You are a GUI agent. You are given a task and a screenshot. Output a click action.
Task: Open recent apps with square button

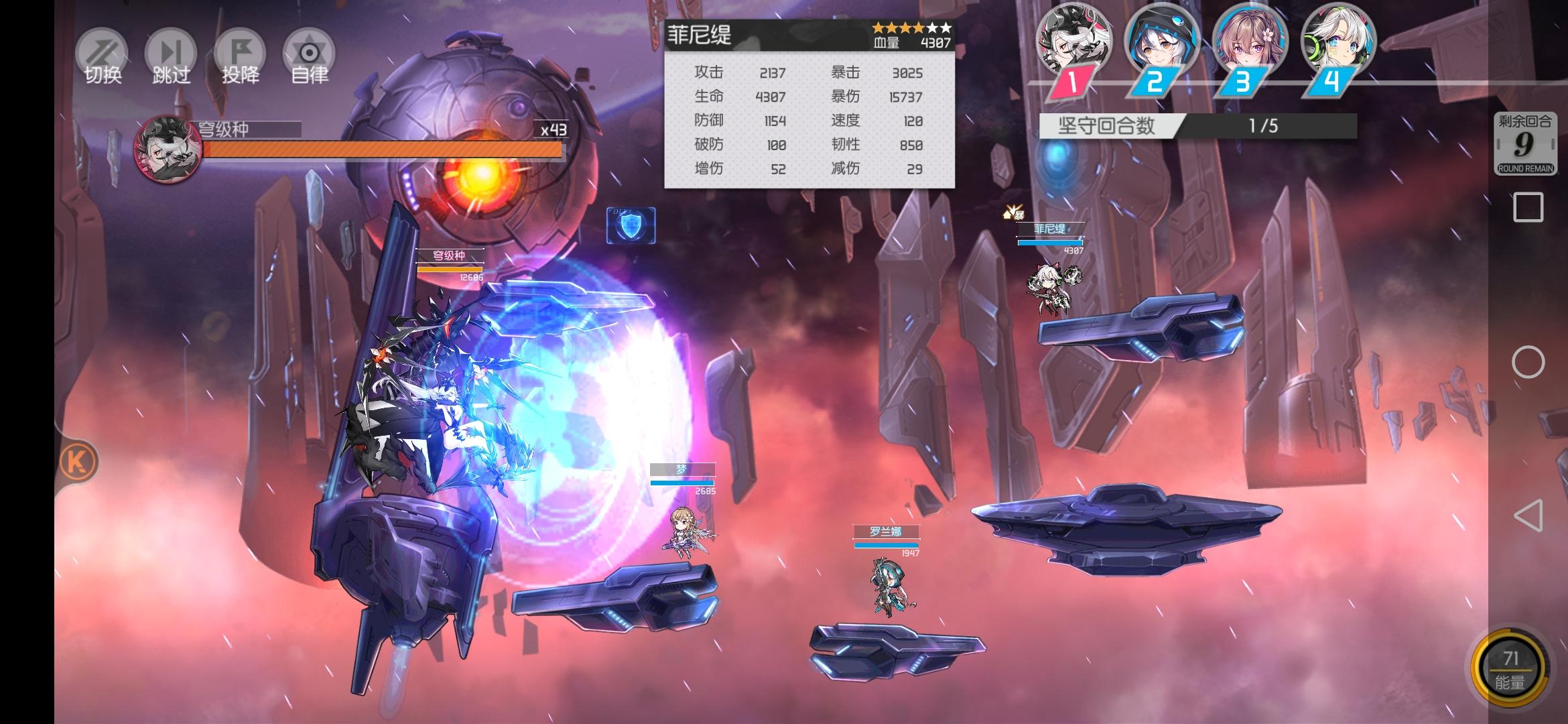point(1528,207)
